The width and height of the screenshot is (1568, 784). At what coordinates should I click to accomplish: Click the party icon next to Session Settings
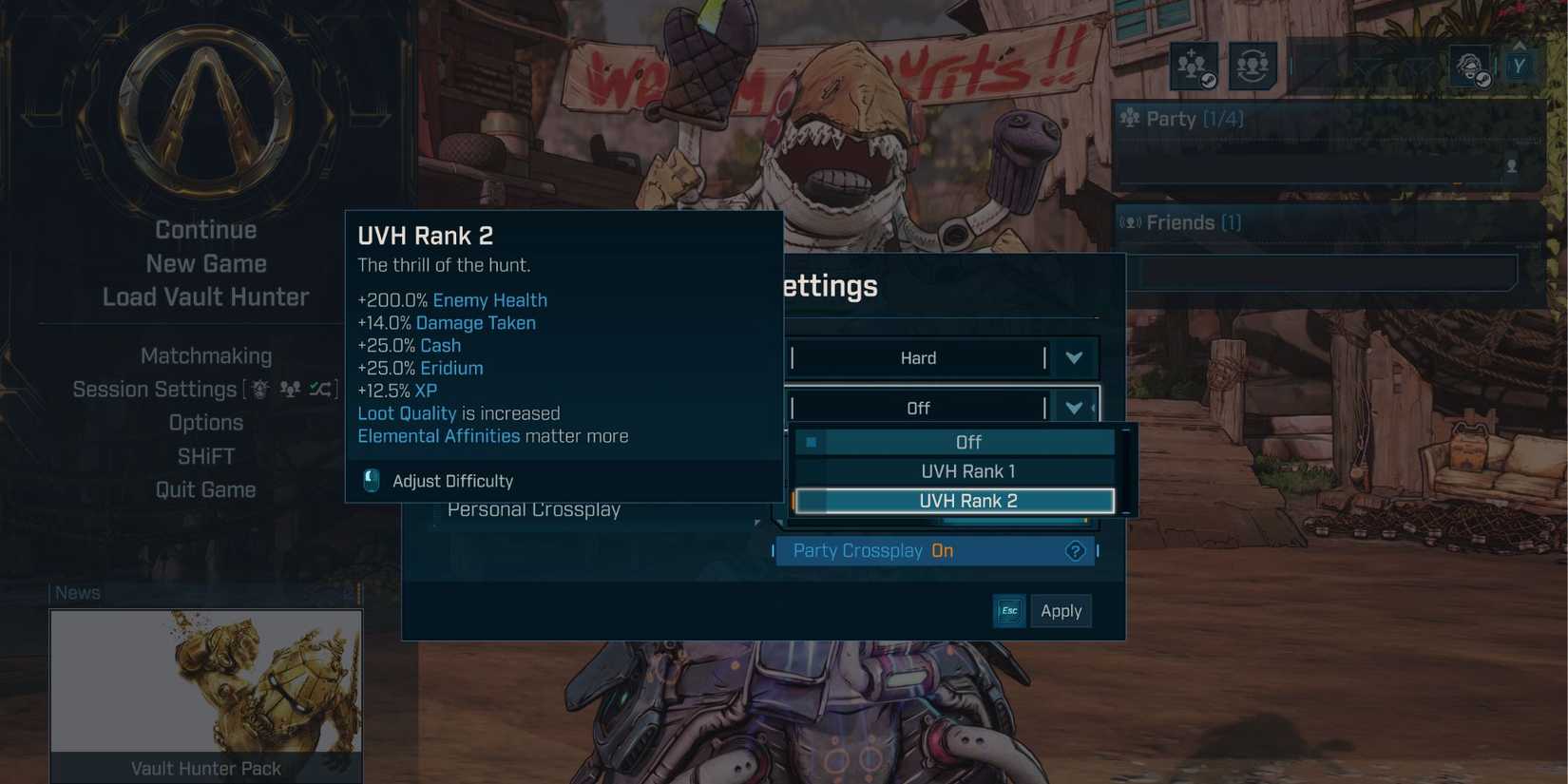[x=290, y=390]
